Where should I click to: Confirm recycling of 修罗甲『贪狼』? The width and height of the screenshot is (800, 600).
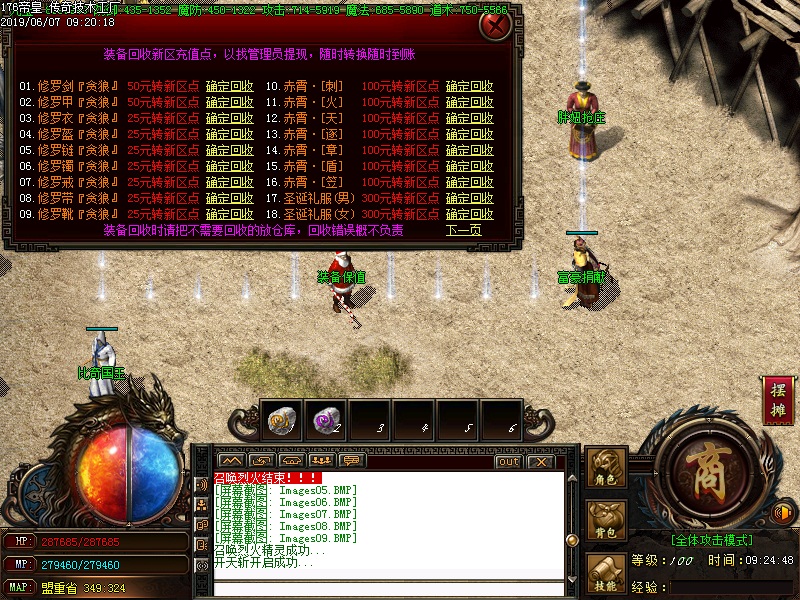pos(230,102)
